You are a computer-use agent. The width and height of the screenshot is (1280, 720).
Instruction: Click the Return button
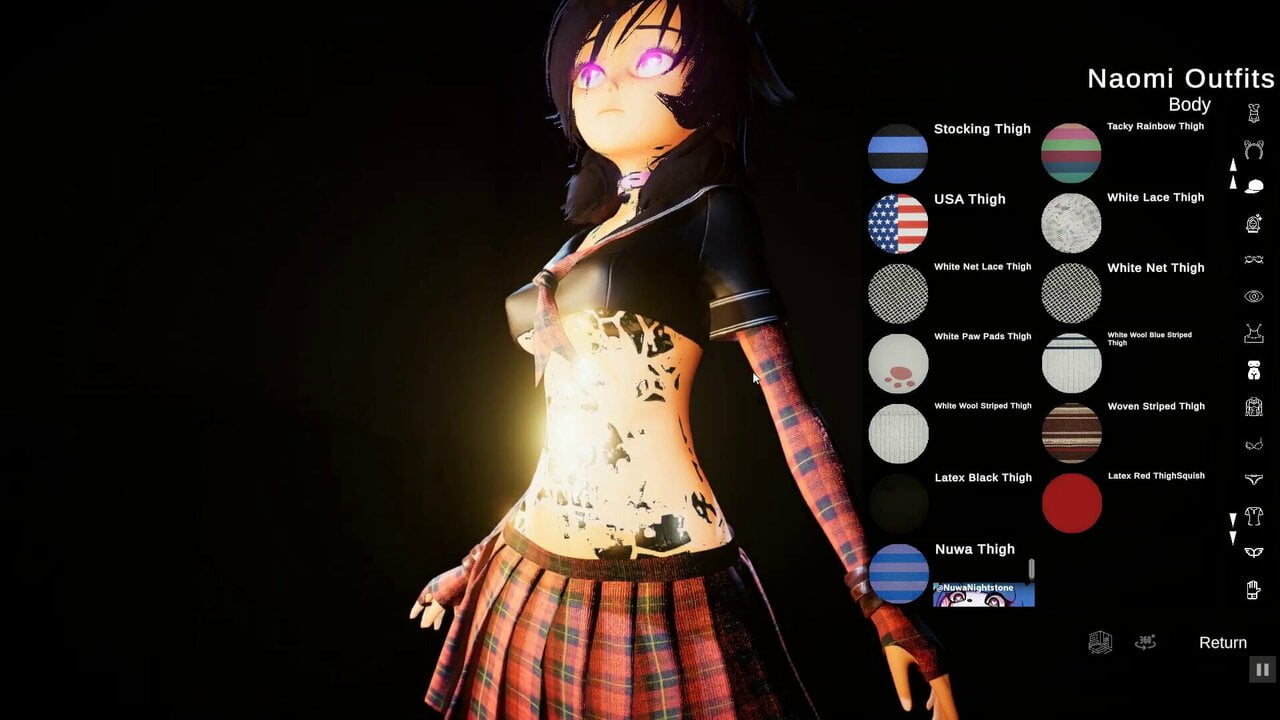tap(1222, 643)
